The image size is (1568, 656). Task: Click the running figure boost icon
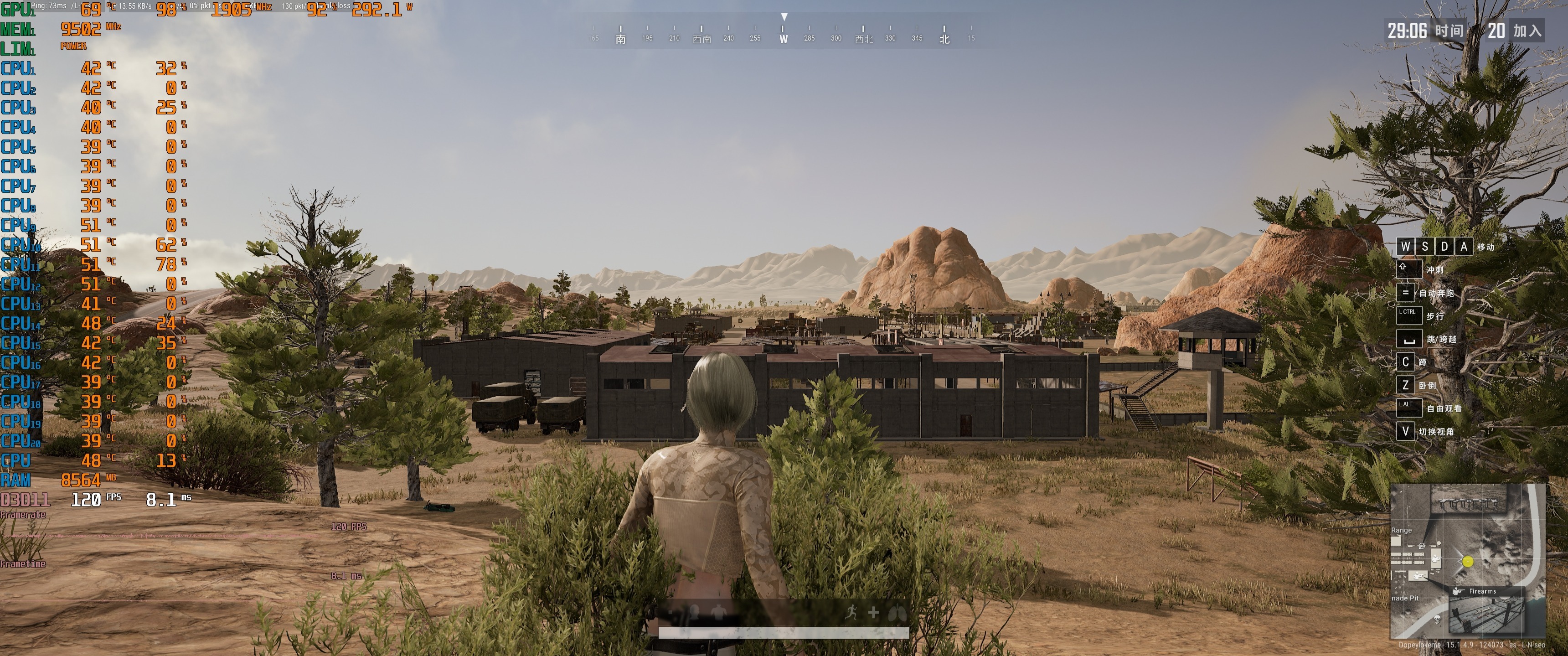click(851, 613)
